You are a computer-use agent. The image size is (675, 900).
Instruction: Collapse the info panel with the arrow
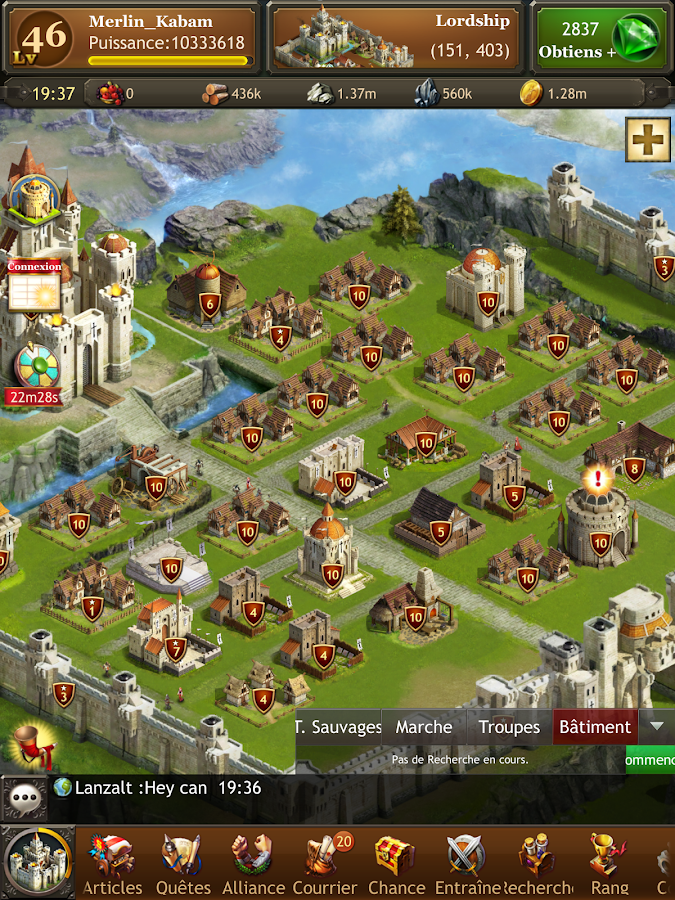656,726
